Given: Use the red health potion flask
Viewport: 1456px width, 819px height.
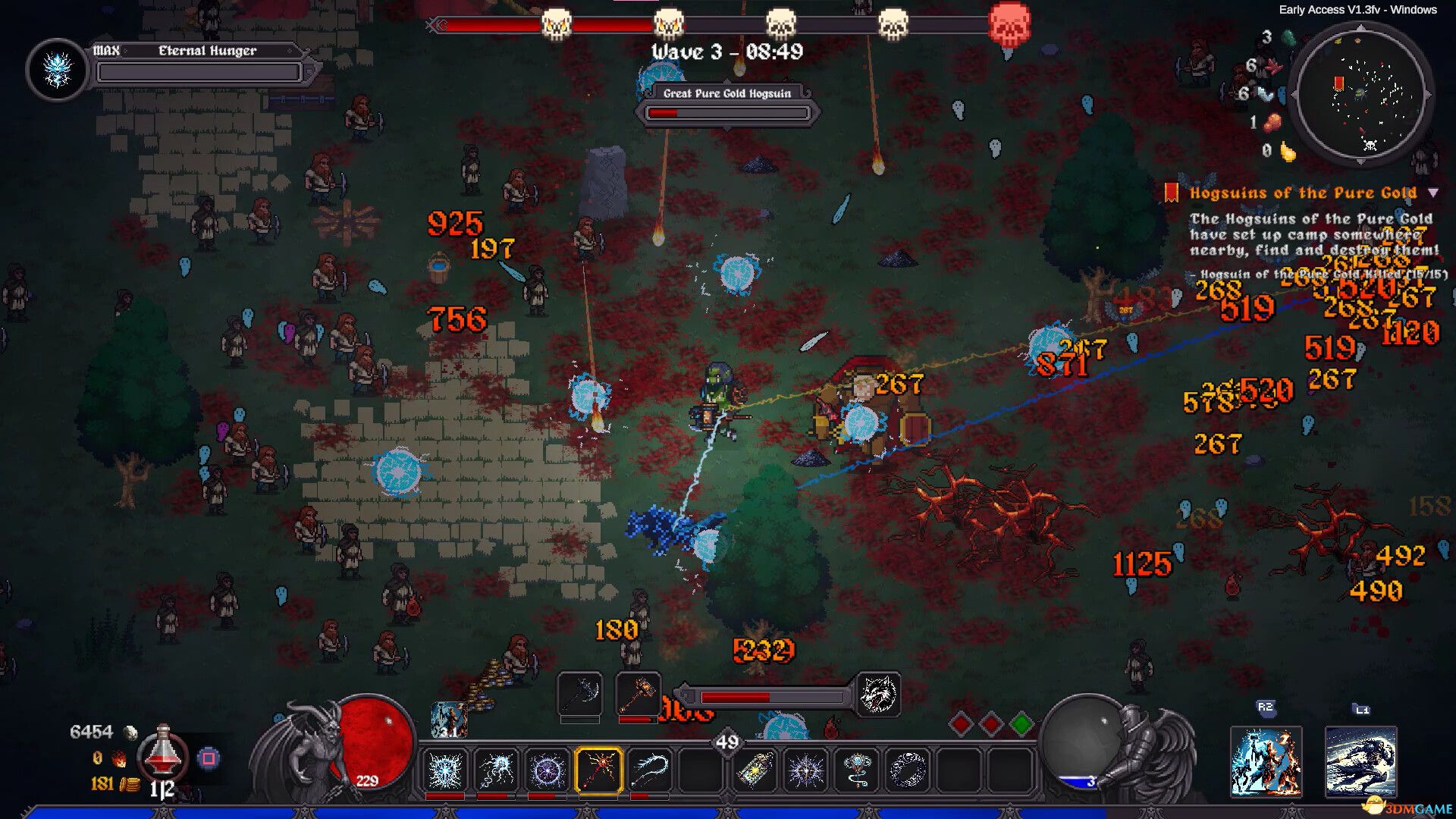Looking at the screenshot, I should (x=163, y=754).
